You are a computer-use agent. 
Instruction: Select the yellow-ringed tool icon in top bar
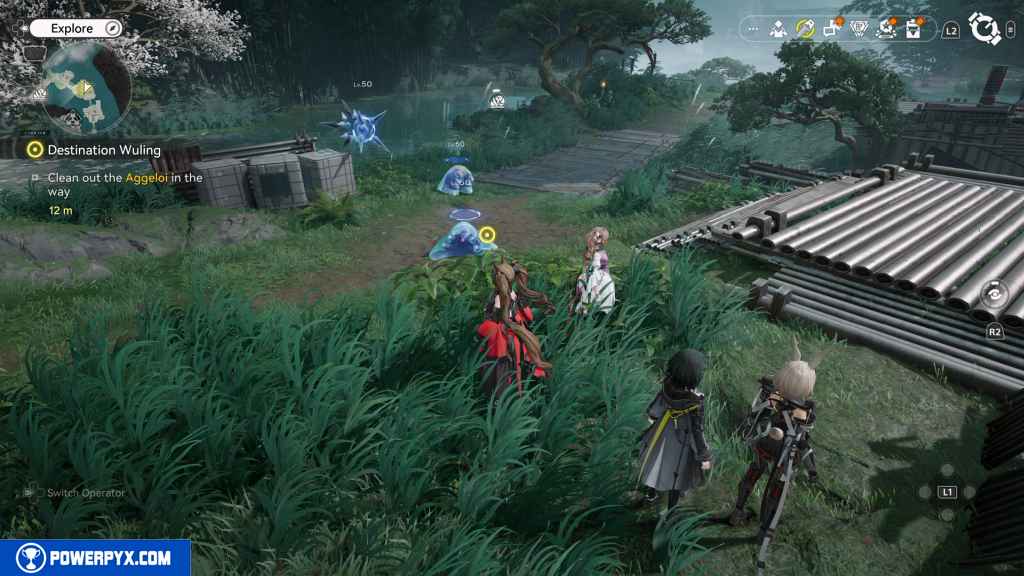coord(805,30)
